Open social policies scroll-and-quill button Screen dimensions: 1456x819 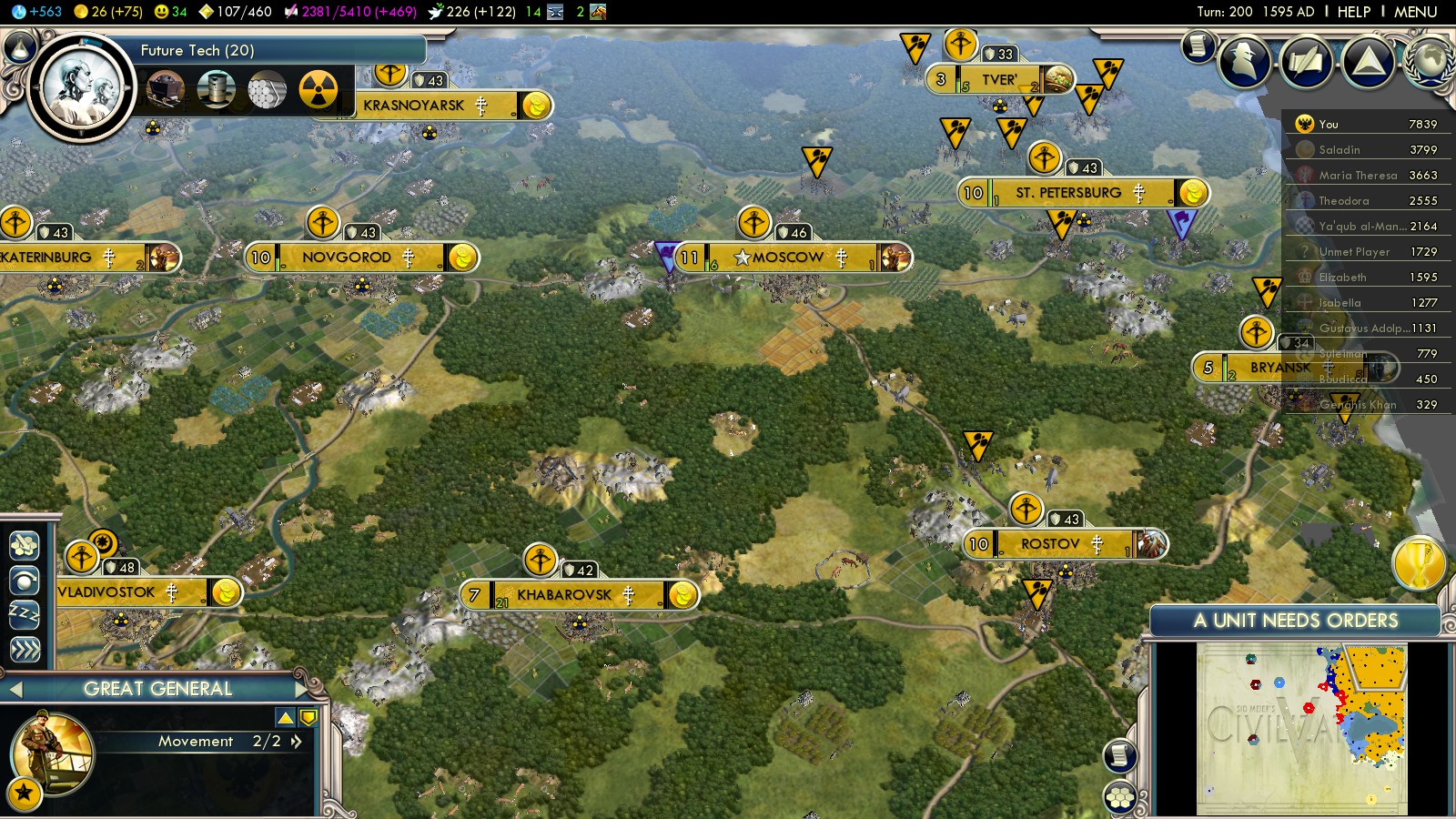(x=1307, y=62)
